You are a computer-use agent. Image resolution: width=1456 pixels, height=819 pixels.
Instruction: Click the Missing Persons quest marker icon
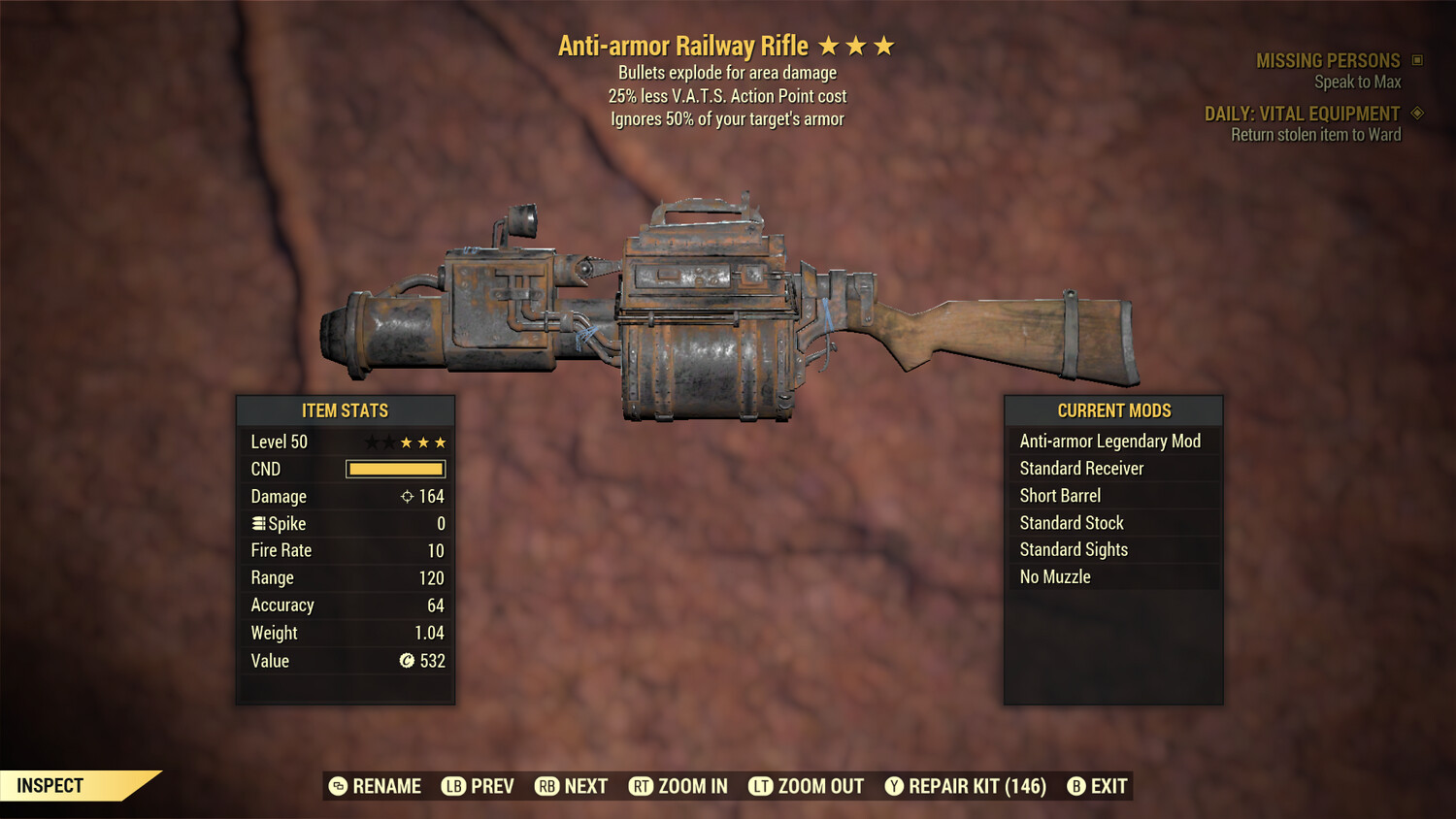1415,60
